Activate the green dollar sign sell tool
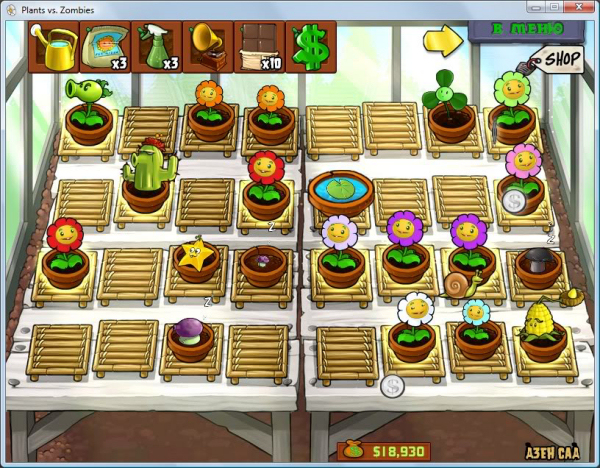This screenshot has height=468, width=600. pyautogui.click(x=311, y=47)
